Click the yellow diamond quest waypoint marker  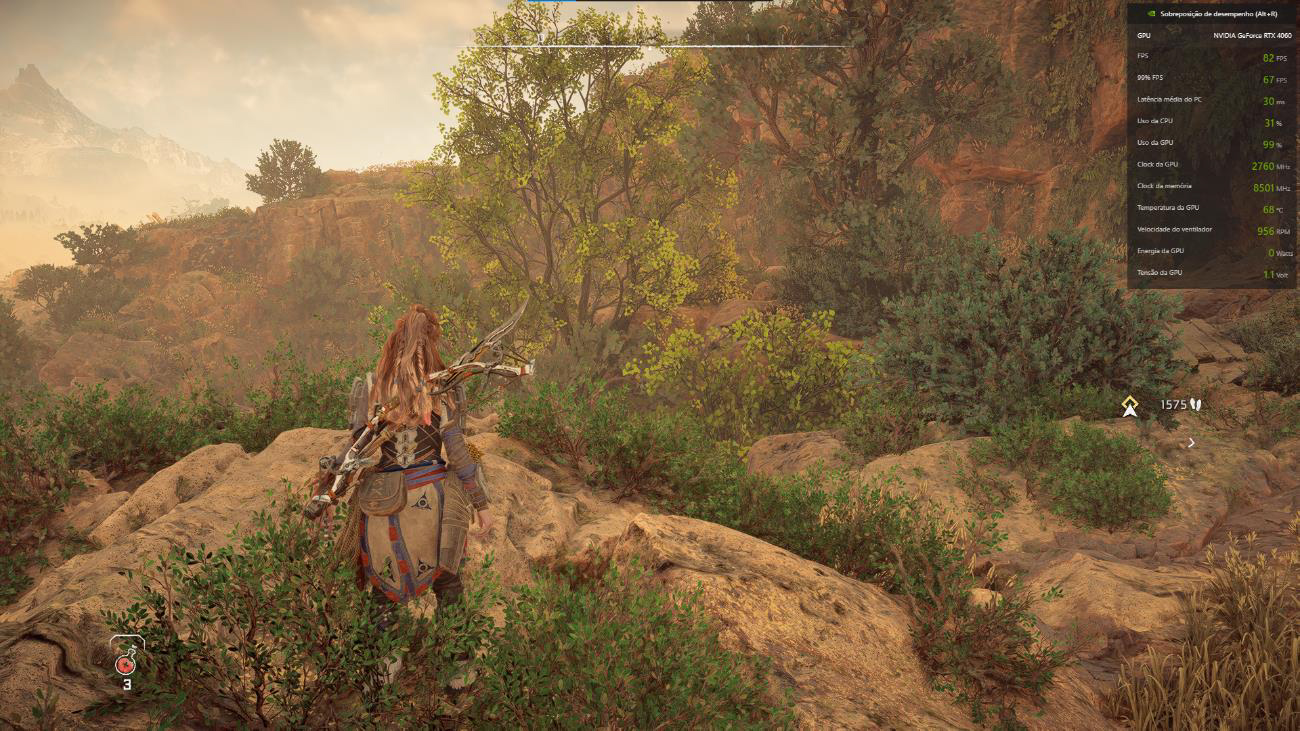pyautogui.click(x=1130, y=405)
